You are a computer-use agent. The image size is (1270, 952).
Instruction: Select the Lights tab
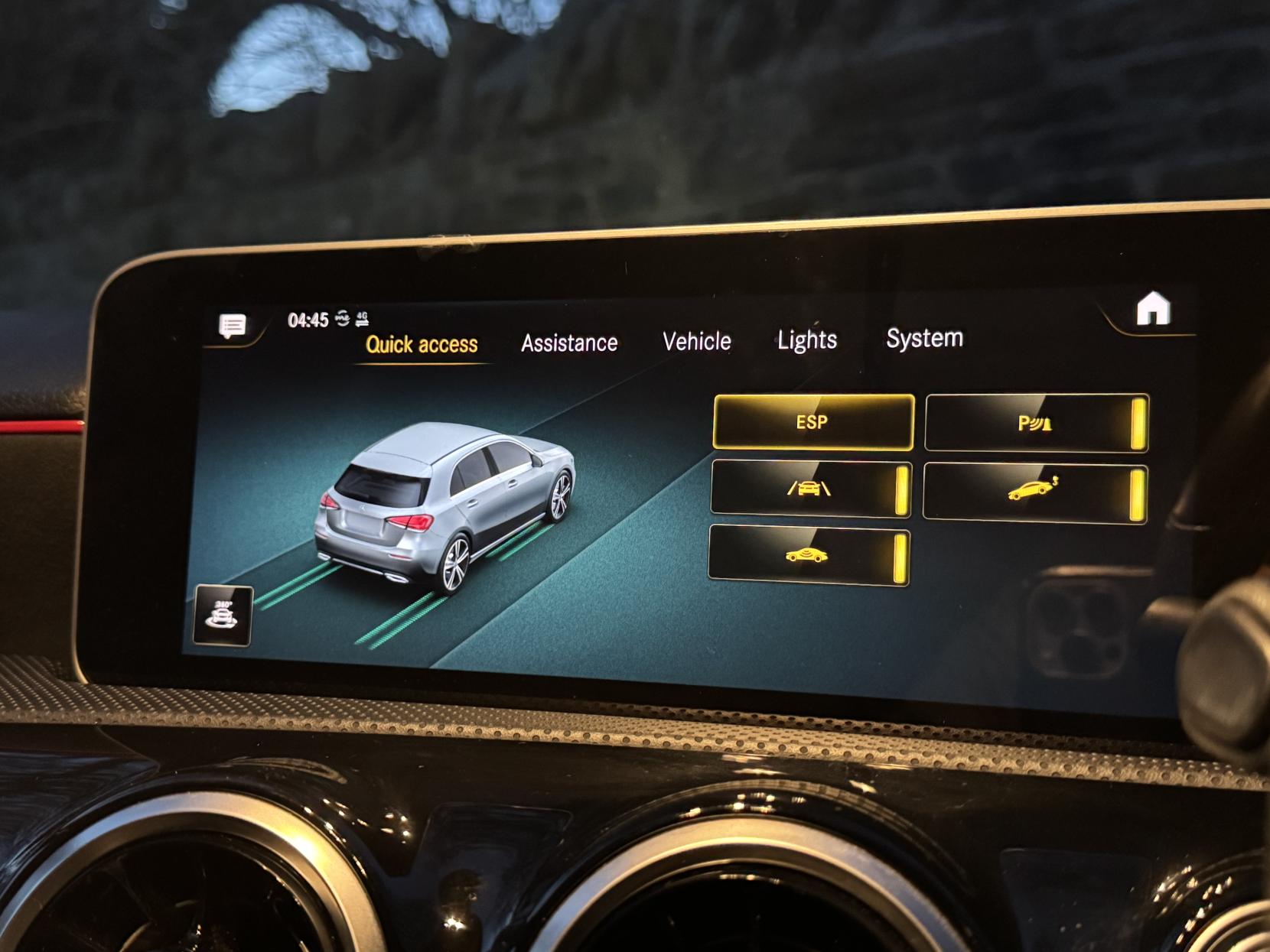coord(806,340)
